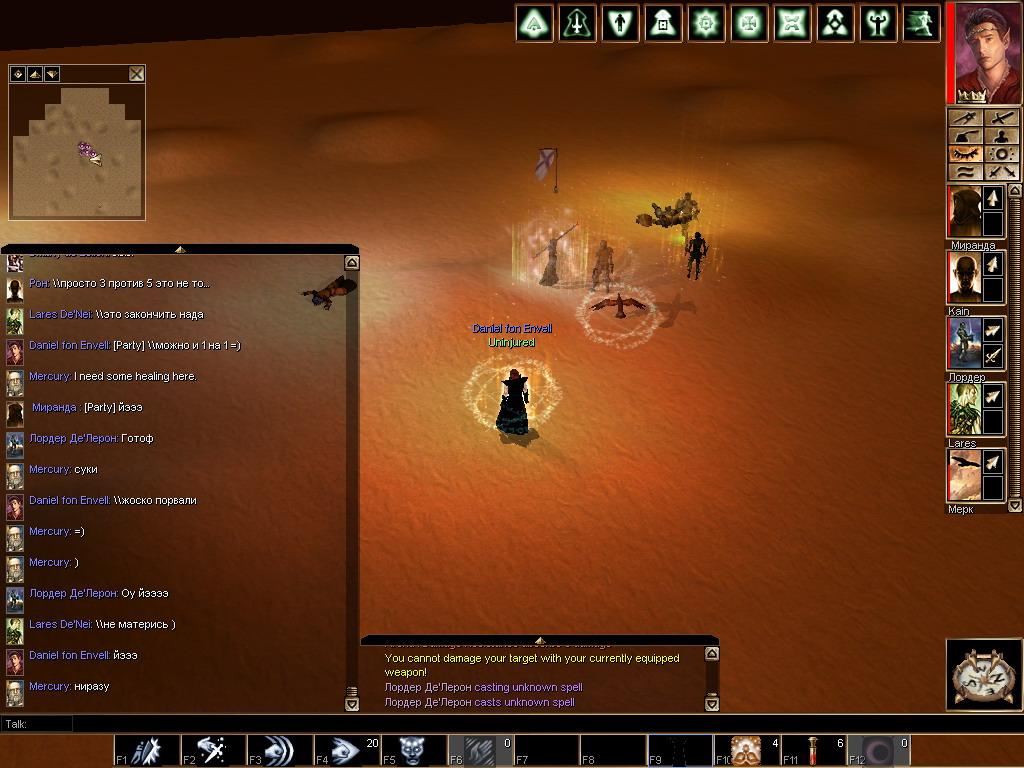Viewport: 1024px width, 768px height.
Task: Activate the F10 meditating figure quickslot
Action: pos(746,751)
